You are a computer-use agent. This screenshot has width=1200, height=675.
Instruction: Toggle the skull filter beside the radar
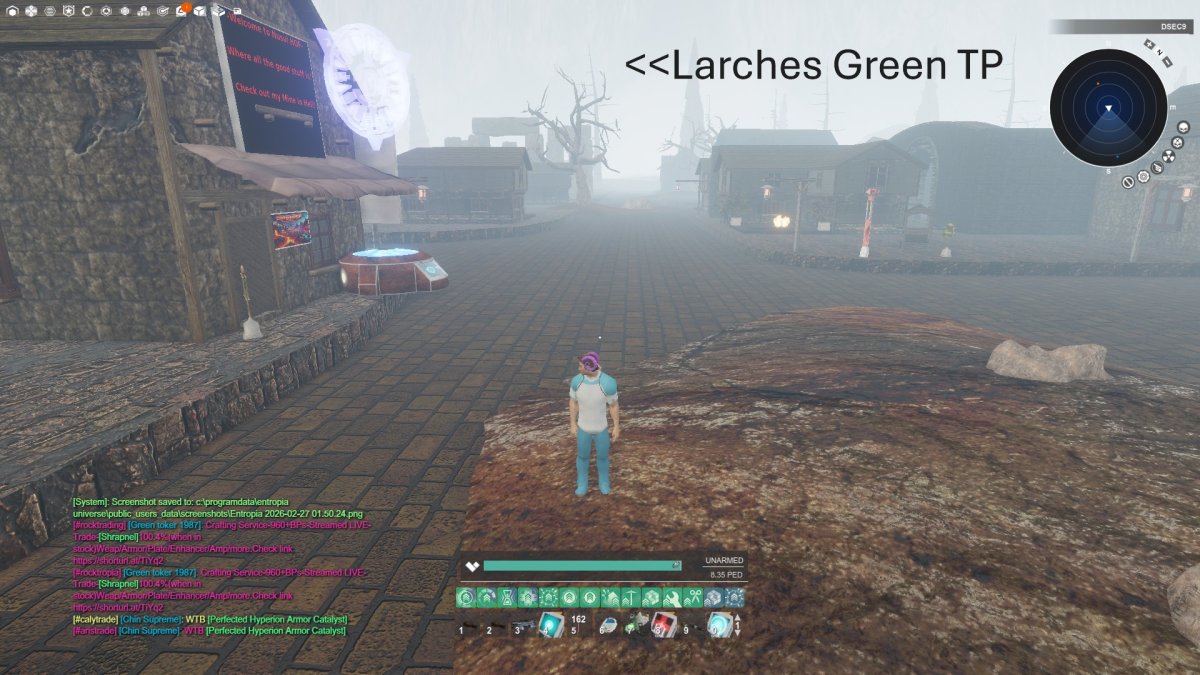1184,127
